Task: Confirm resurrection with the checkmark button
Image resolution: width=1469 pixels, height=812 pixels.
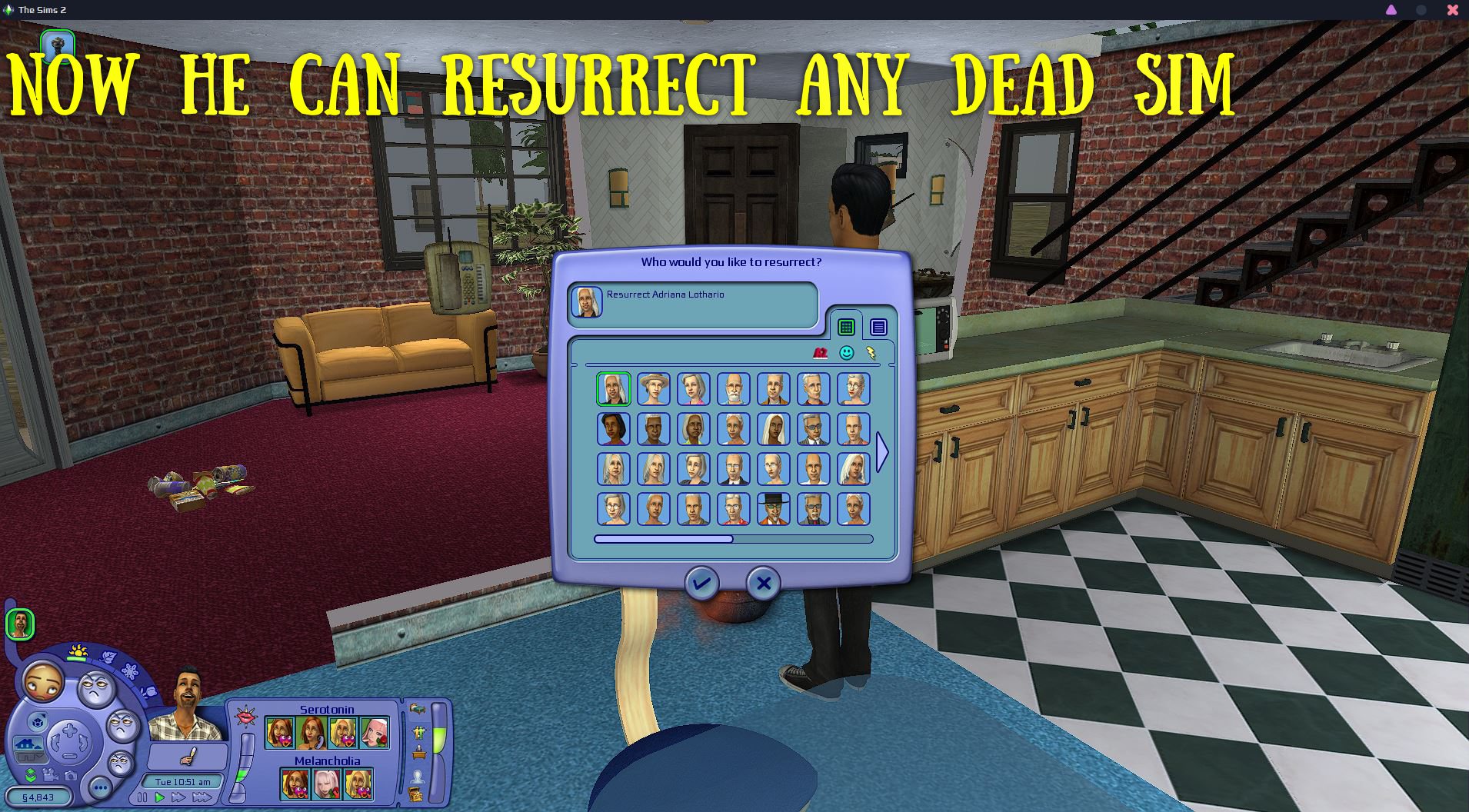Action: click(701, 584)
